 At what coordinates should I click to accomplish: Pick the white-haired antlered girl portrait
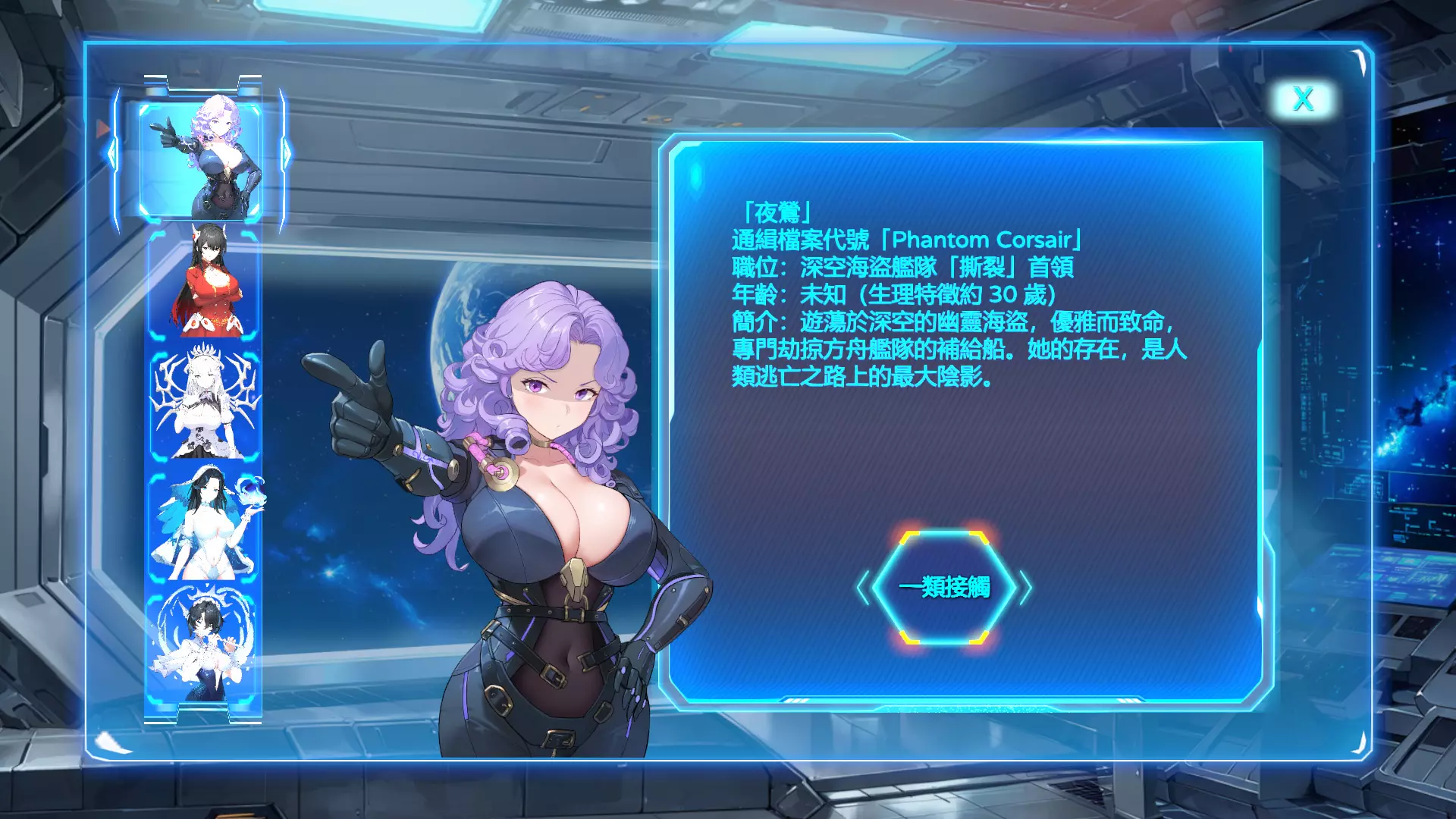203,403
